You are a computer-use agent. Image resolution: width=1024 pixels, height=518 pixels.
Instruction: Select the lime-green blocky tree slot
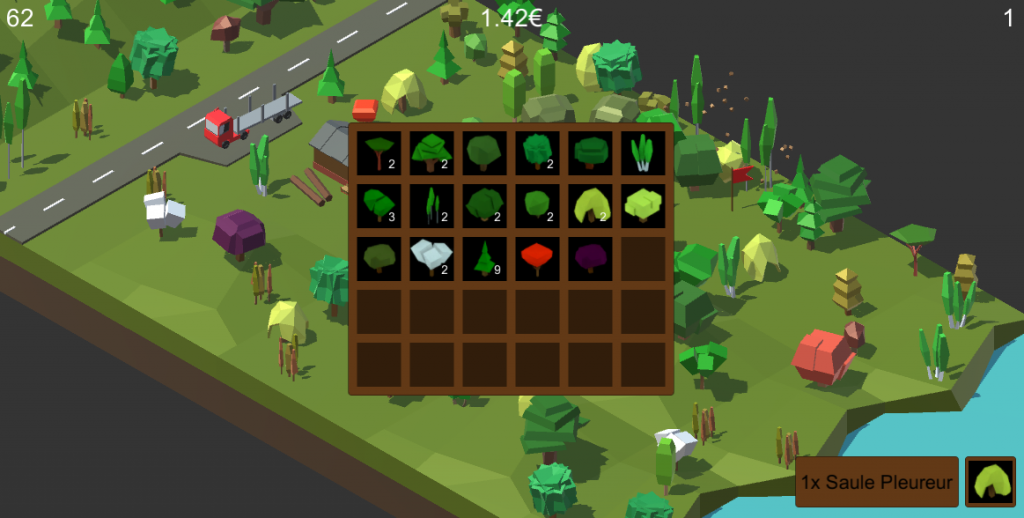tap(643, 205)
